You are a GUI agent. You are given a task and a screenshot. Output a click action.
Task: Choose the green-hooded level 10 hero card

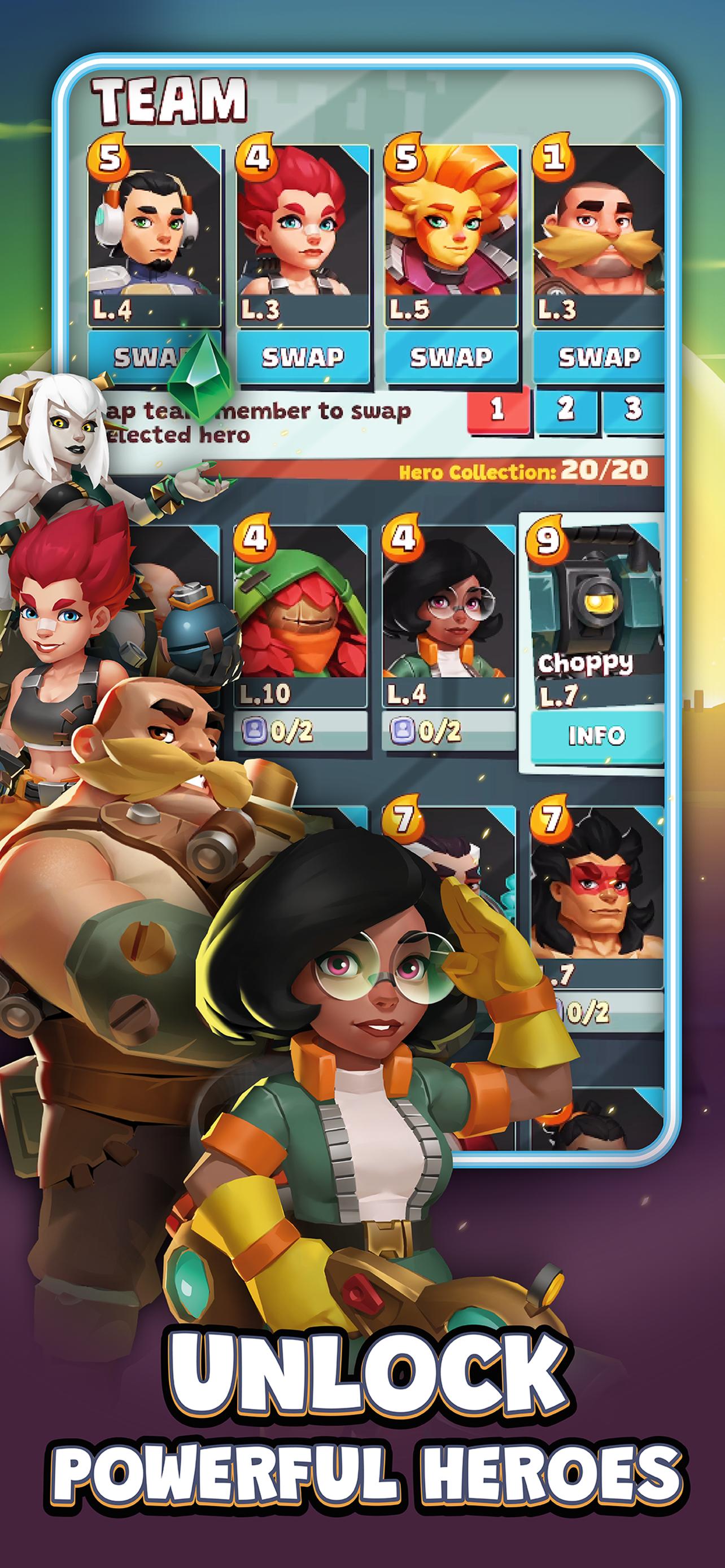301,615
